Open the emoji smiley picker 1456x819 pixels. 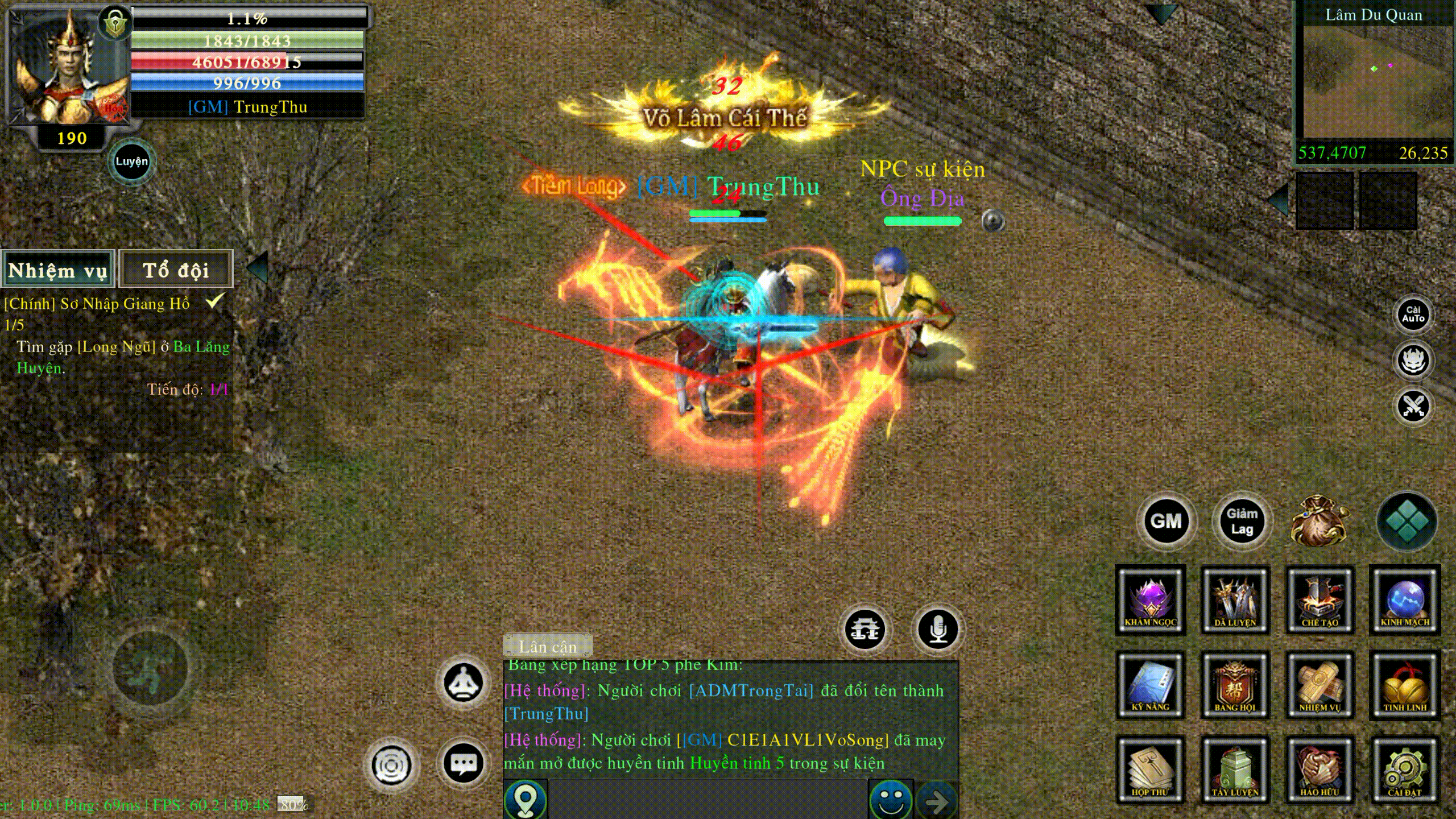click(890, 801)
